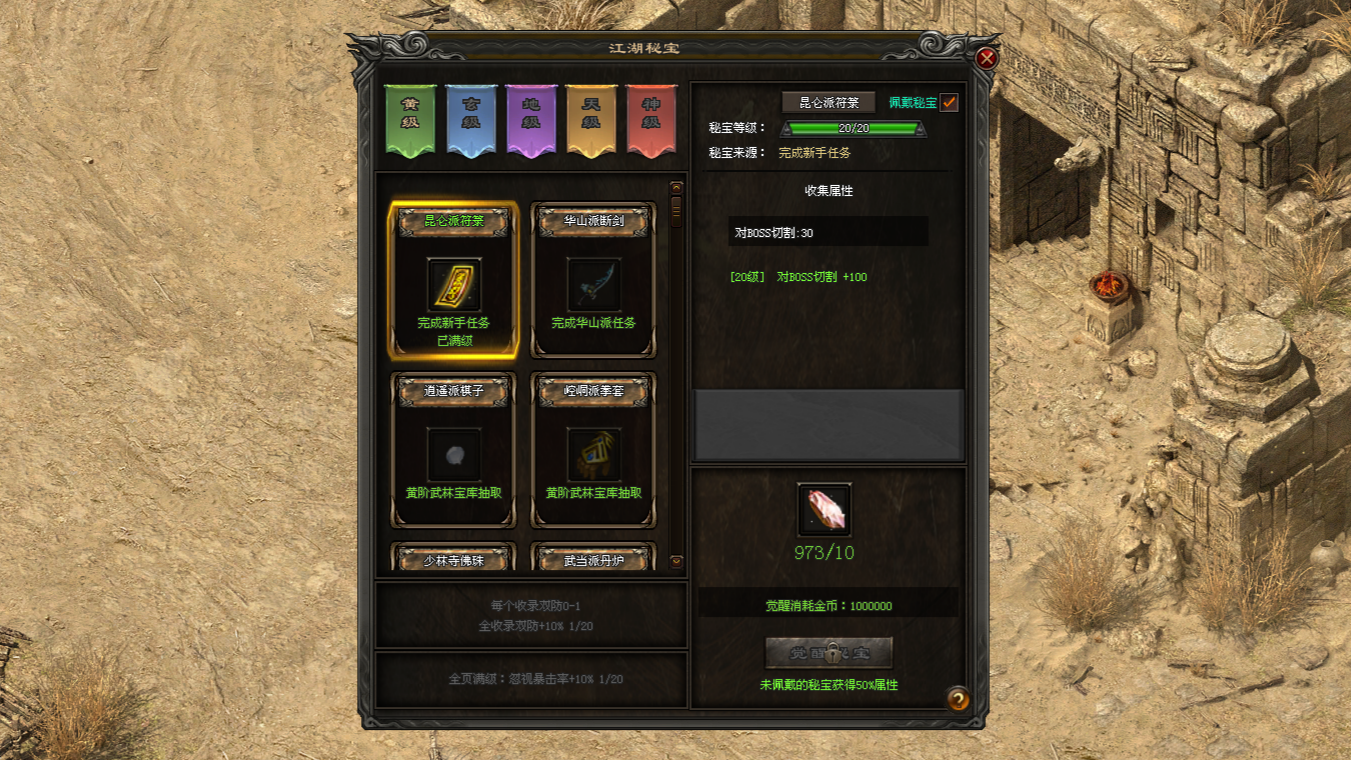Click the pink crystal material icon
Screen dimensions: 1351x760
click(825, 510)
